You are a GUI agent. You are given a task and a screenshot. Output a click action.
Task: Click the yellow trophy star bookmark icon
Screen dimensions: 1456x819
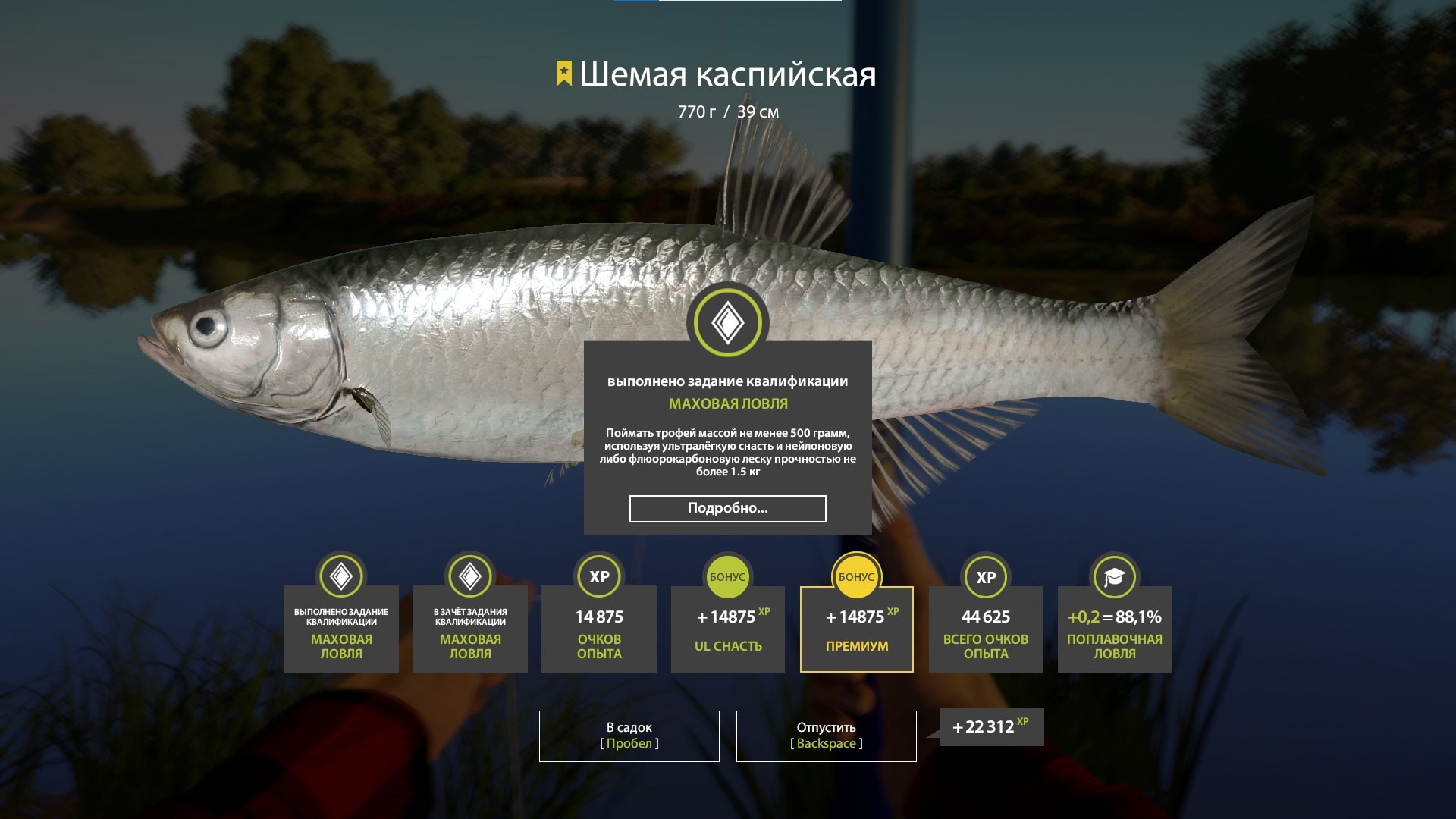pos(563,74)
